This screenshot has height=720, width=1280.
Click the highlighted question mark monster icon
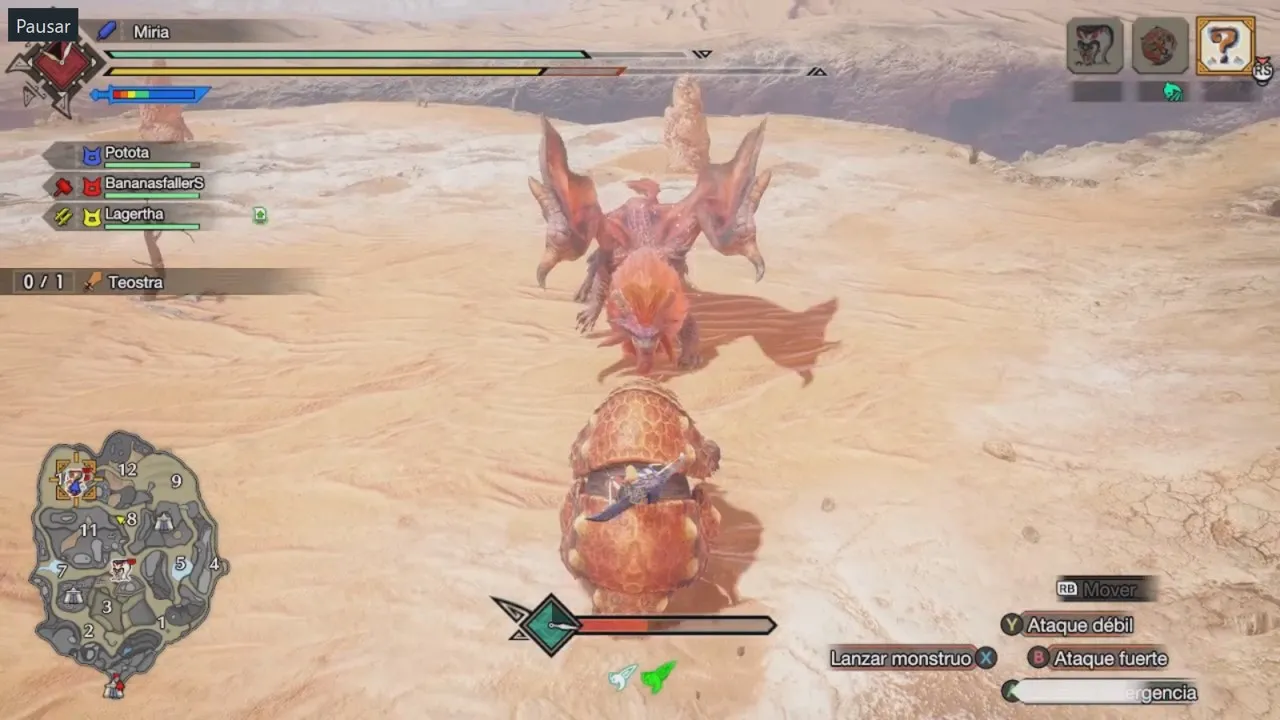point(1225,45)
